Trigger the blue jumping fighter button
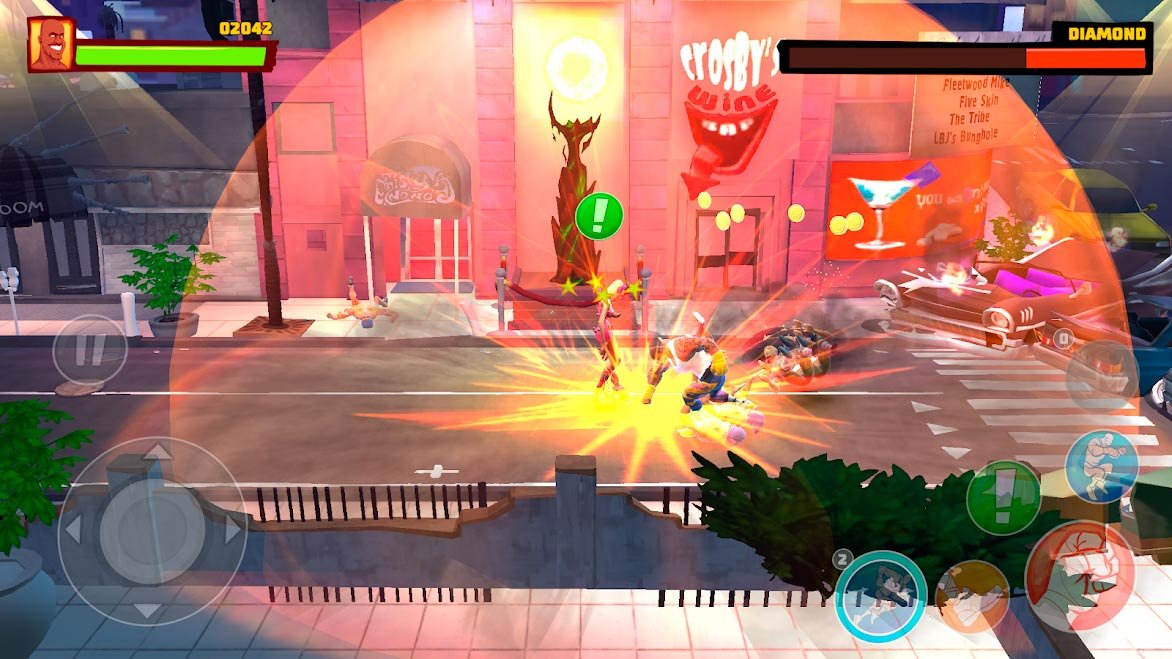Screen dimensions: 1172x659 pyautogui.click(x=1101, y=465)
